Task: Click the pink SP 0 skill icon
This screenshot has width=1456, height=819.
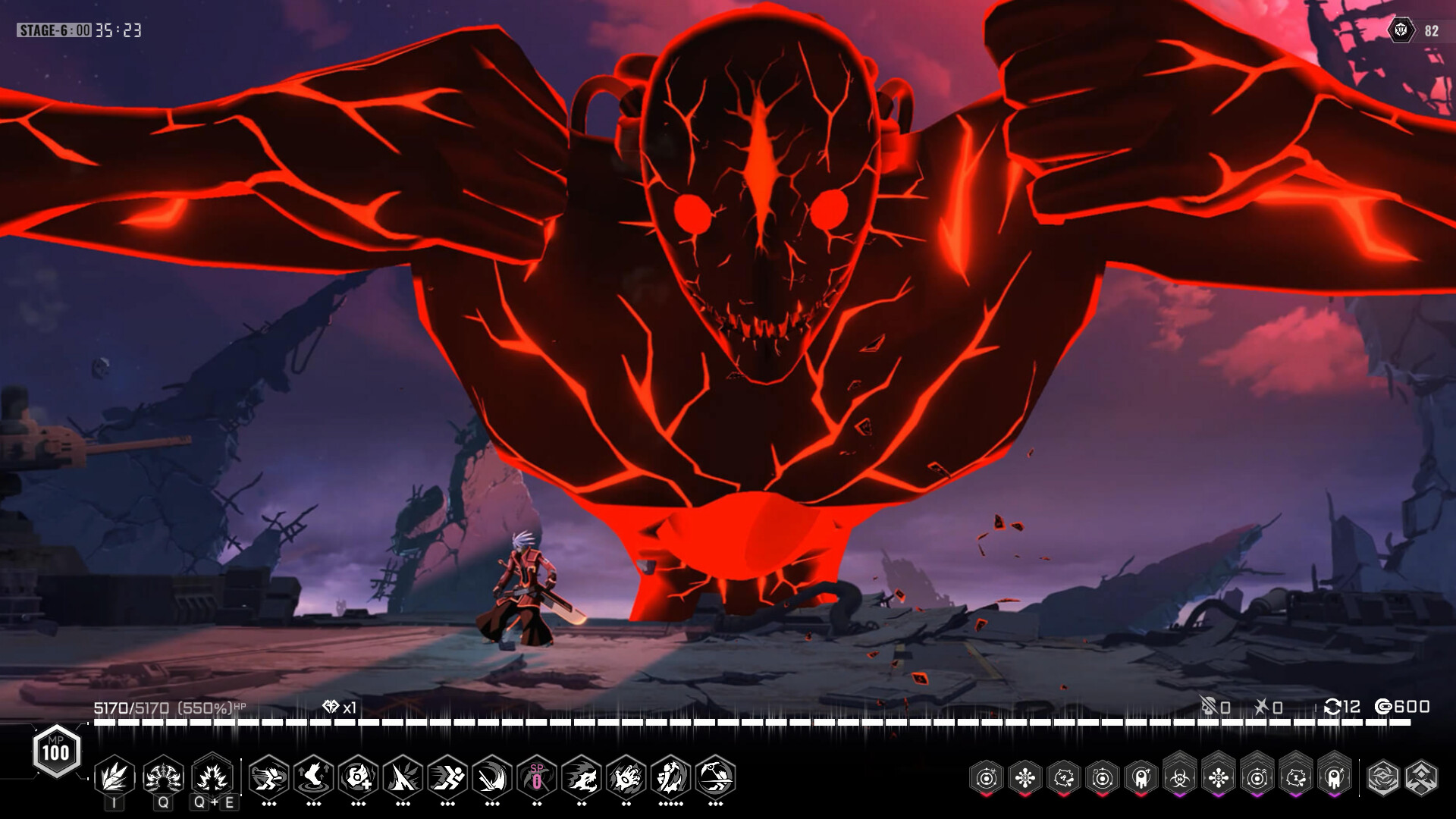Action: tap(538, 778)
